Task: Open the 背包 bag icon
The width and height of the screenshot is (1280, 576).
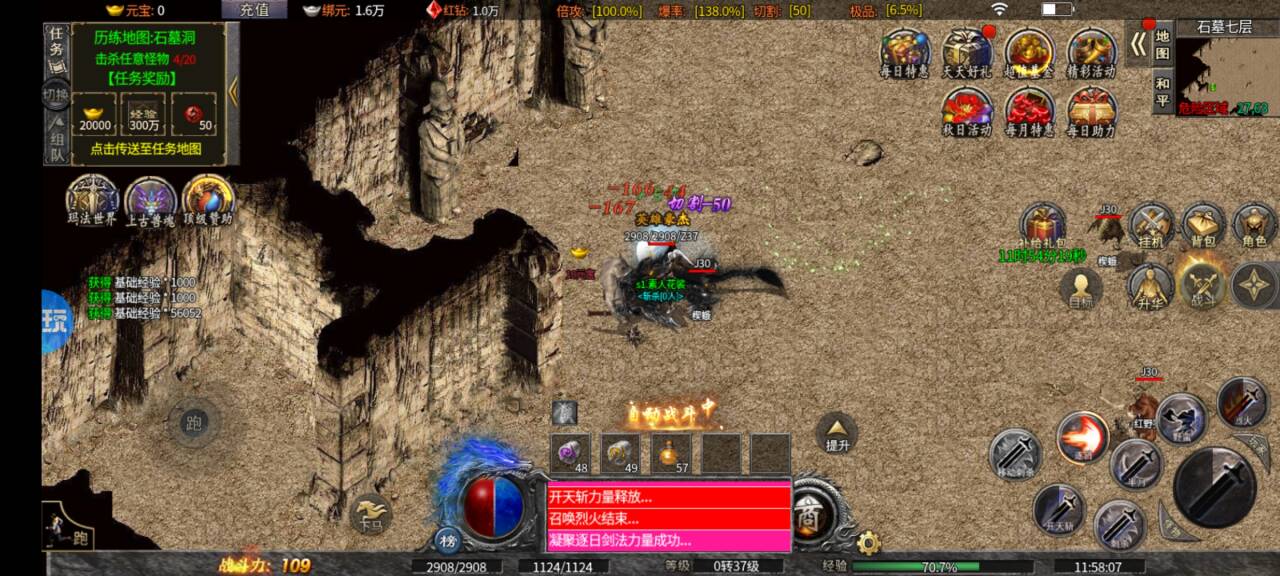Action: pyautogui.click(x=1203, y=226)
